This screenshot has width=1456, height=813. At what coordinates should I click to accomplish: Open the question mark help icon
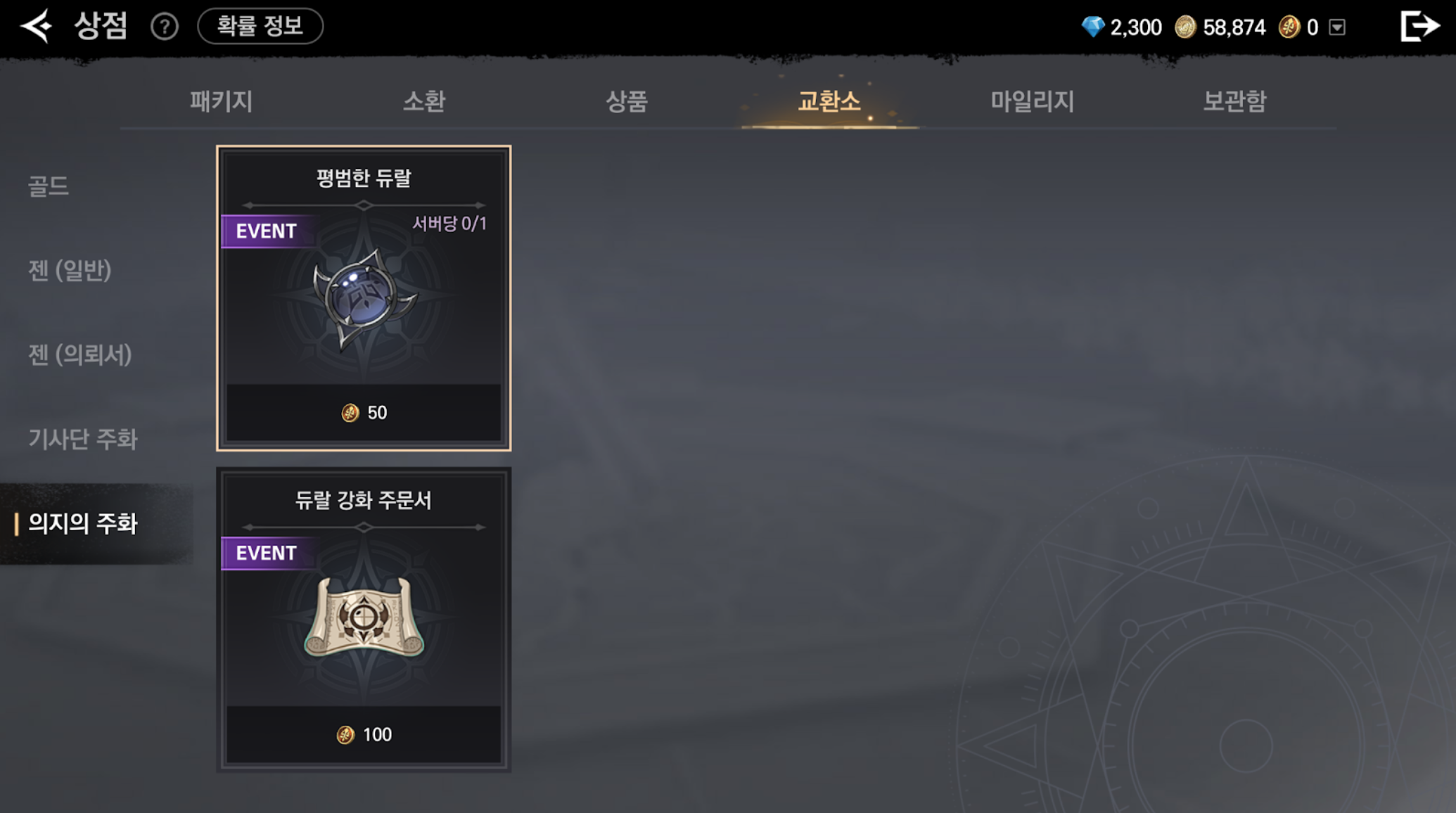point(165,27)
